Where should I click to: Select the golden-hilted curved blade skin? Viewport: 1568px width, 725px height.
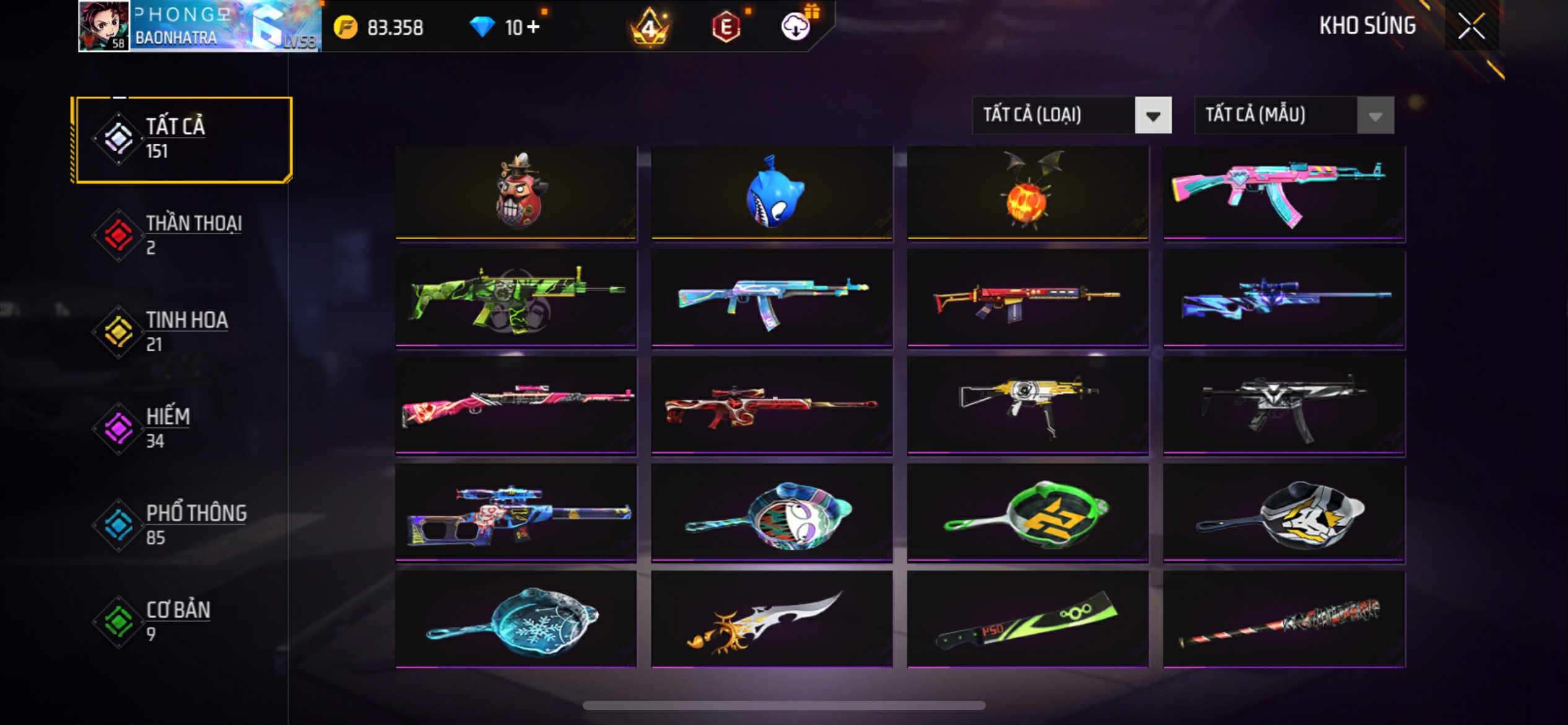772,620
